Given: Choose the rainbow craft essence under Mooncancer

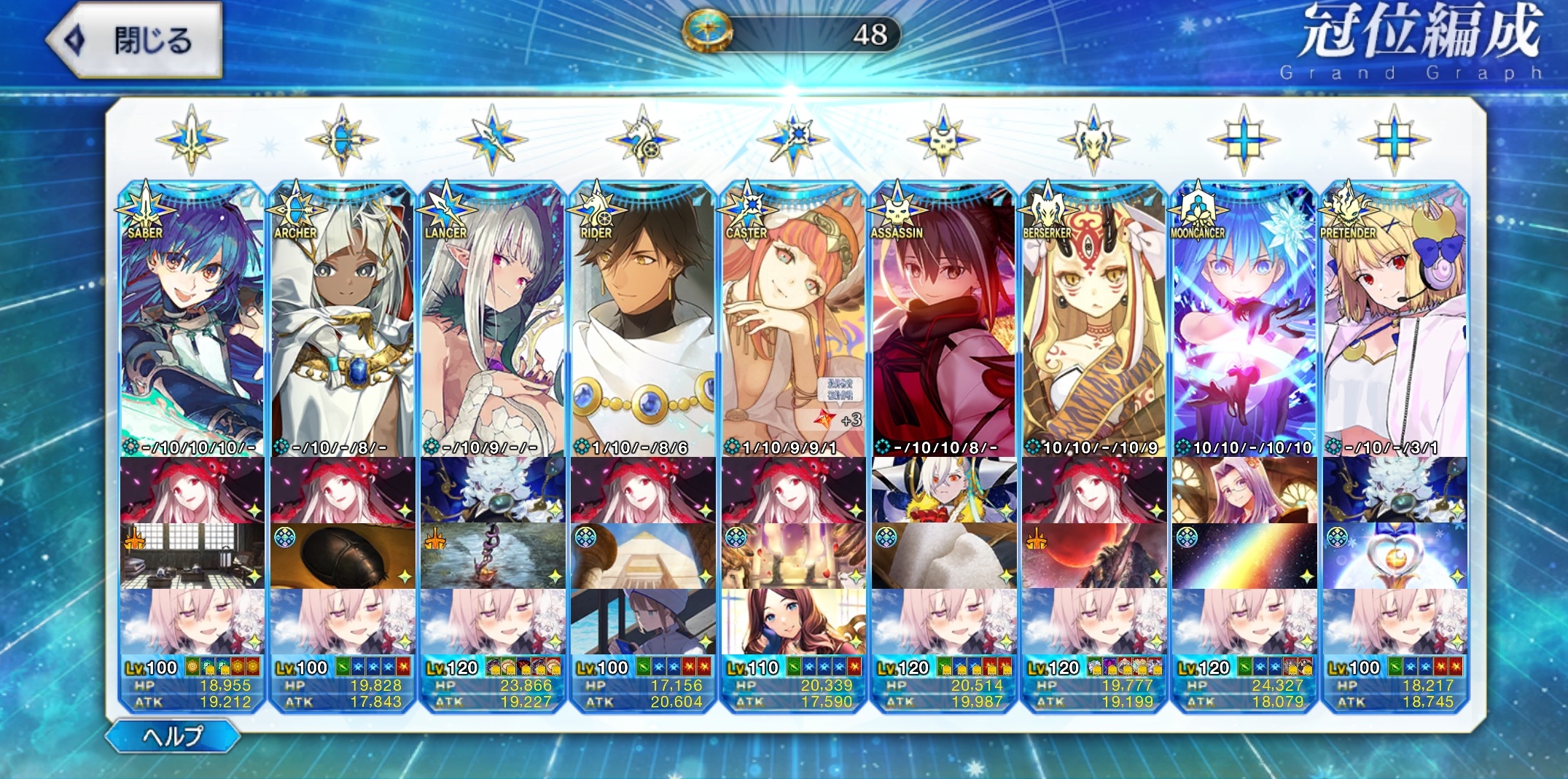Looking at the screenshot, I should point(1244,556).
